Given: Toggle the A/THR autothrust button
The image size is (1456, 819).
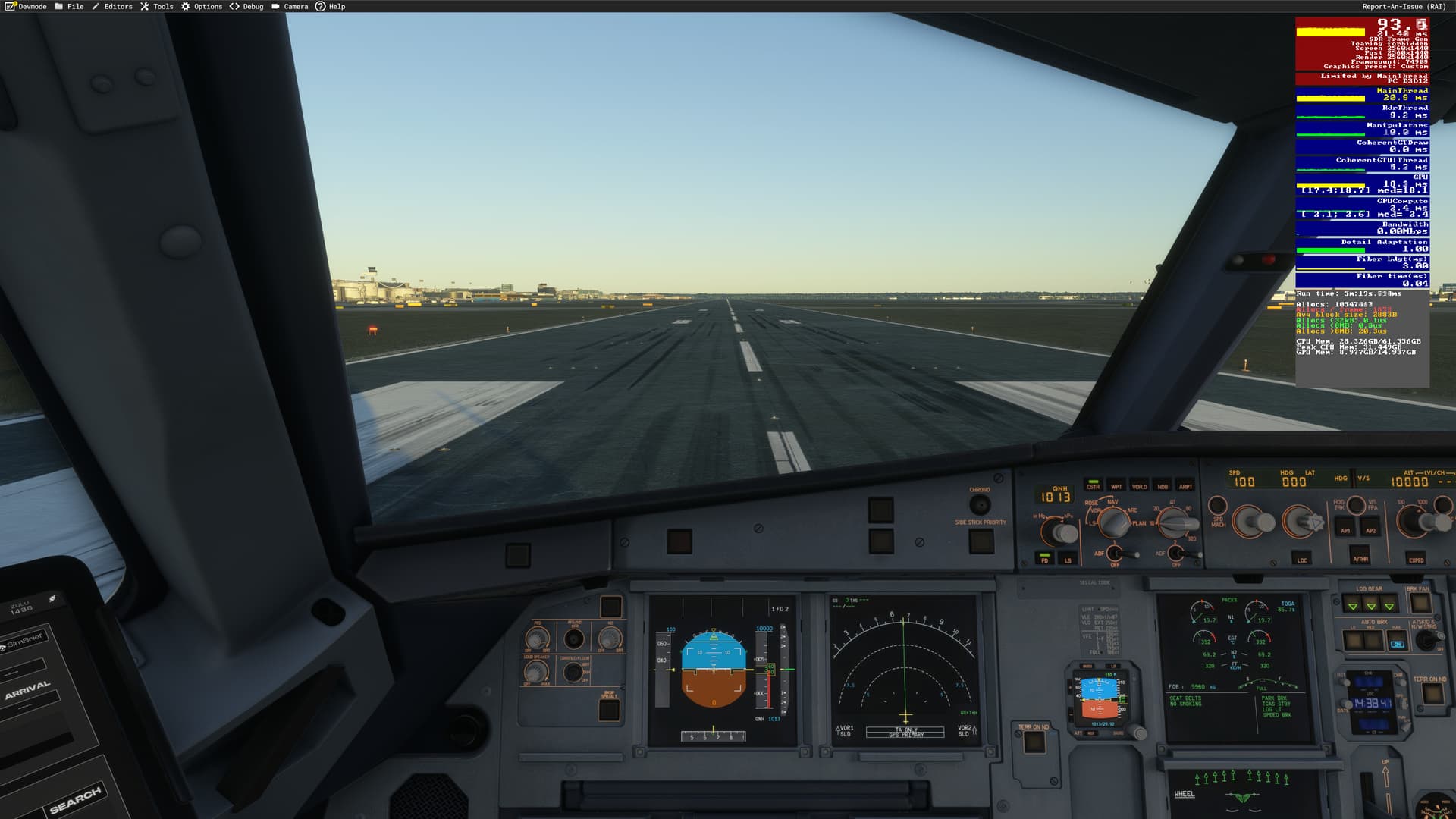Looking at the screenshot, I should tap(1360, 558).
